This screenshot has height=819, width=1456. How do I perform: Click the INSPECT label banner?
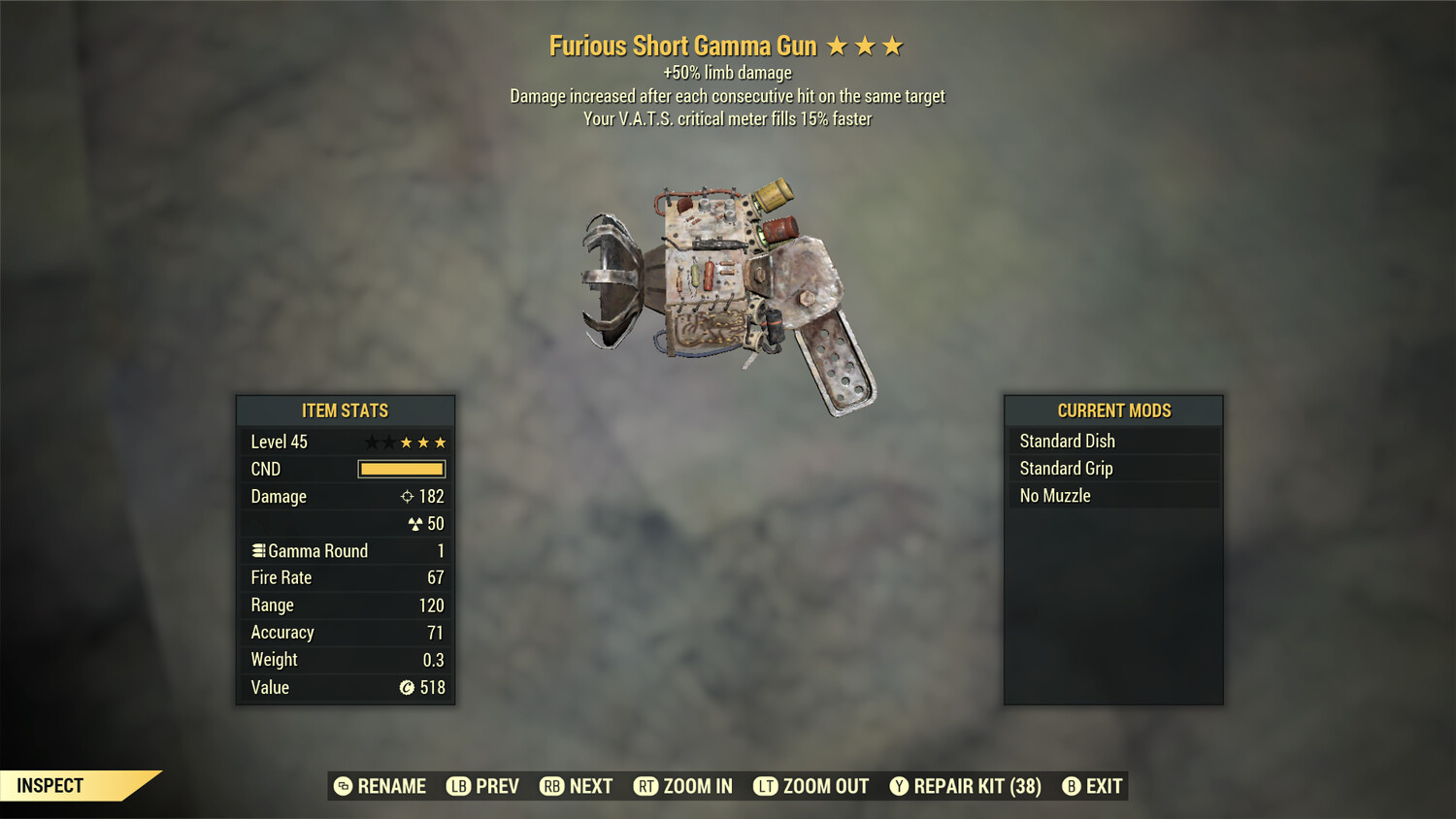pos(50,785)
